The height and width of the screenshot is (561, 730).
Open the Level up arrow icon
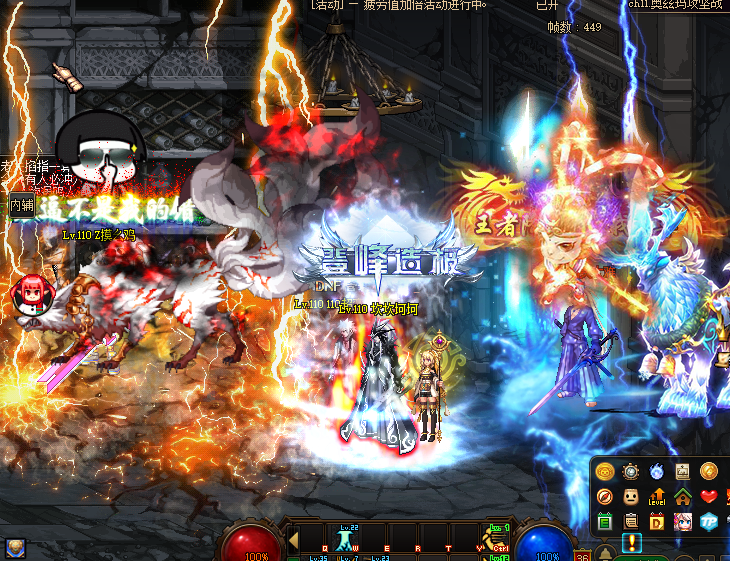click(656, 496)
